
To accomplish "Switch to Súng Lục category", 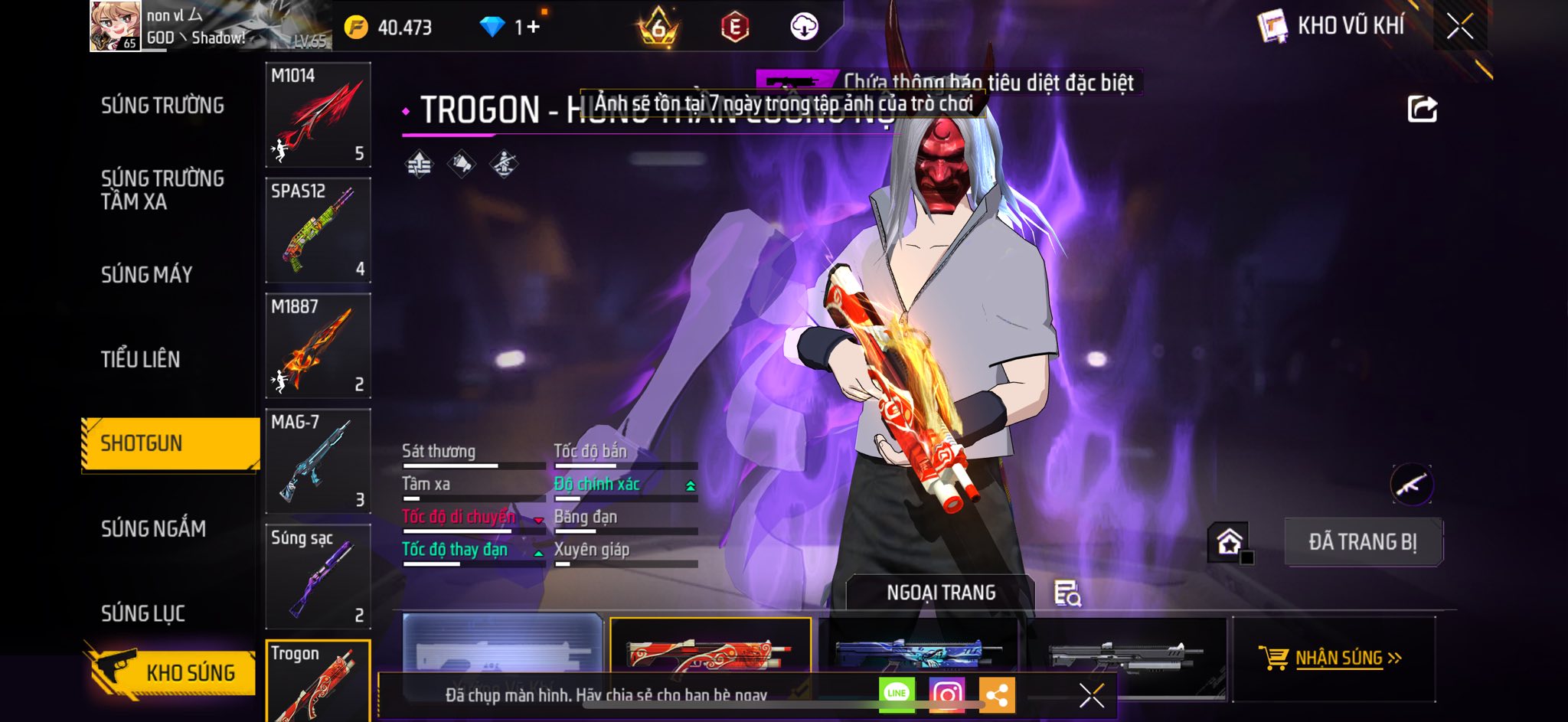I will click(143, 614).
